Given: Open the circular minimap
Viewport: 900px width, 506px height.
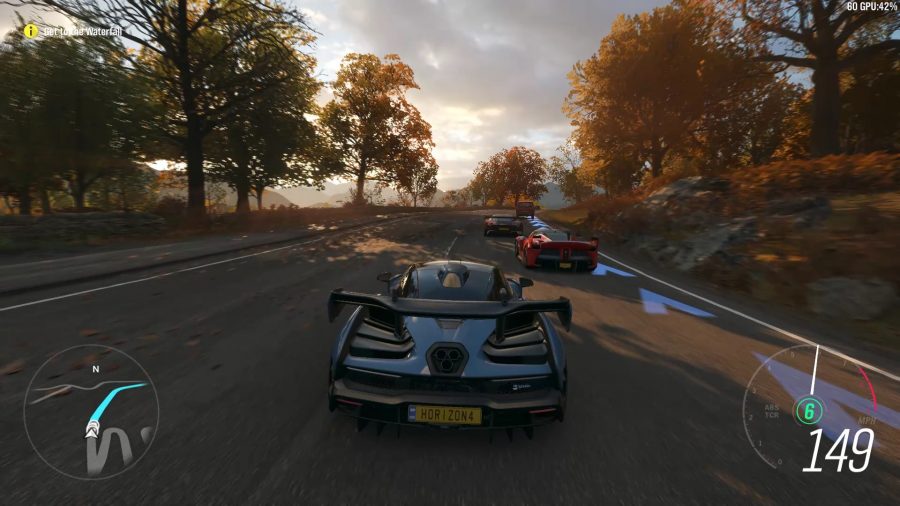Looking at the screenshot, I should [x=90, y=411].
